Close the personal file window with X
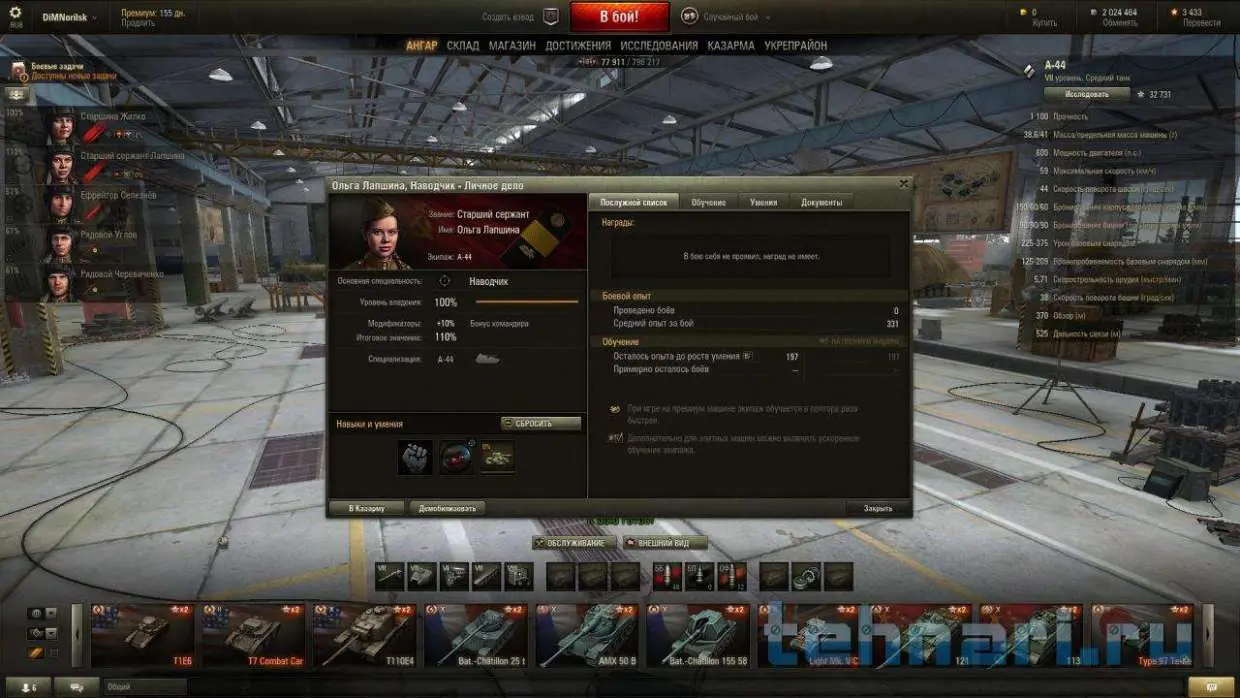 point(904,185)
